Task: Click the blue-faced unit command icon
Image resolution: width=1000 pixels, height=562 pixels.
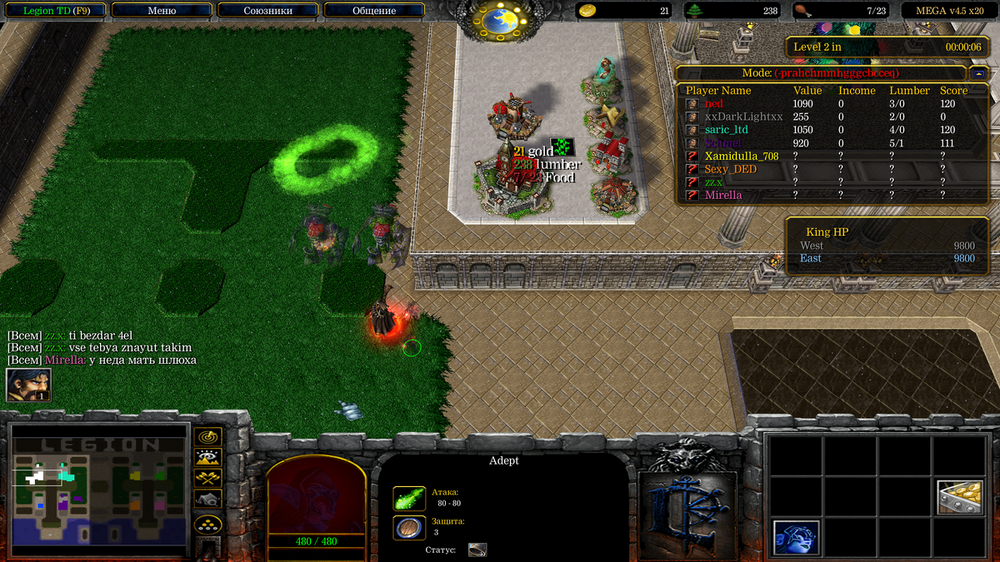Action: [797, 537]
